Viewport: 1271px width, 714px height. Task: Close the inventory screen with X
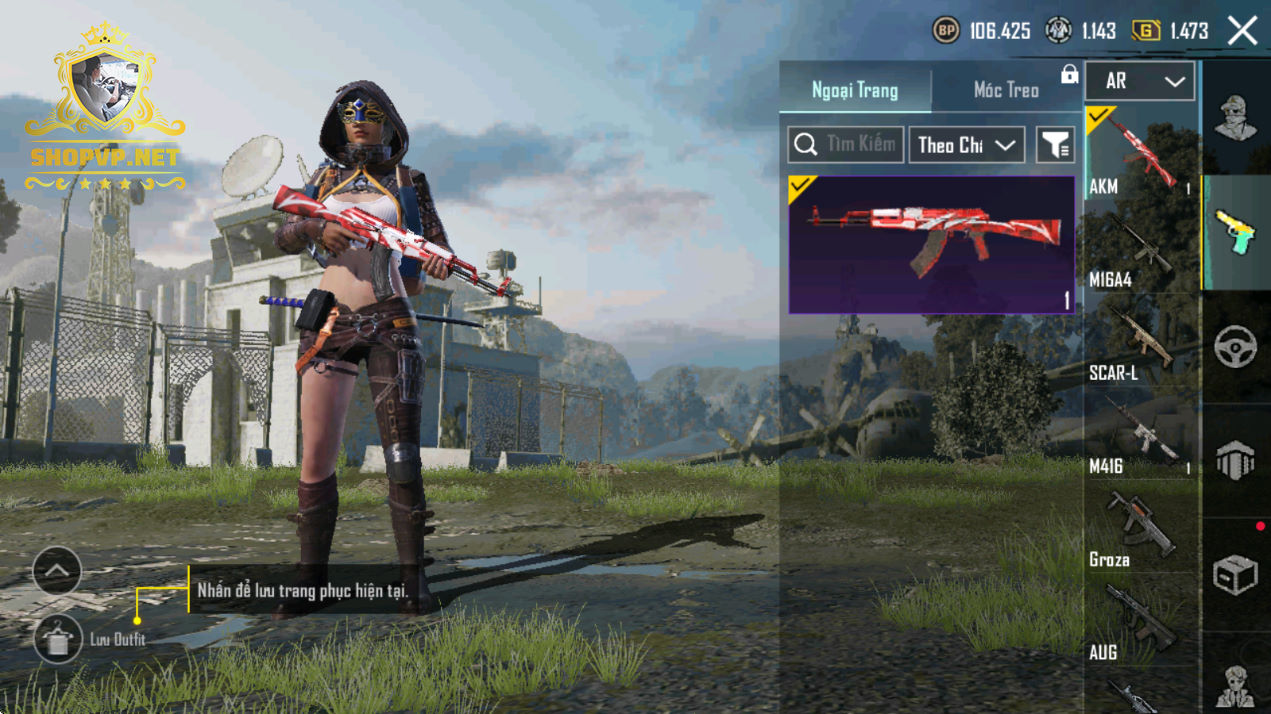click(1242, 31)
